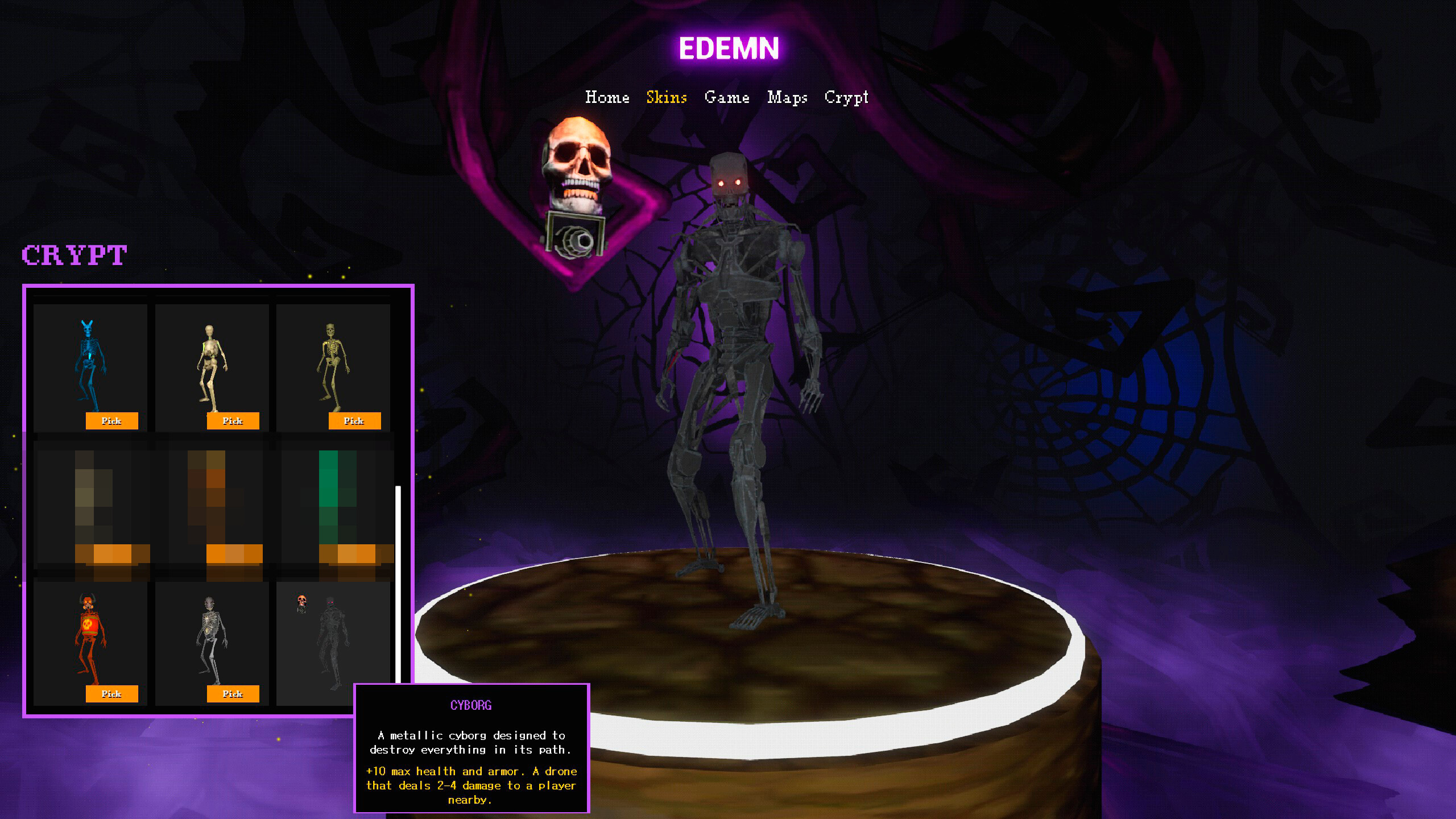
Task: Pick the yellow skeleton skin
Action: pyautogui.click(x=354, y=421)
